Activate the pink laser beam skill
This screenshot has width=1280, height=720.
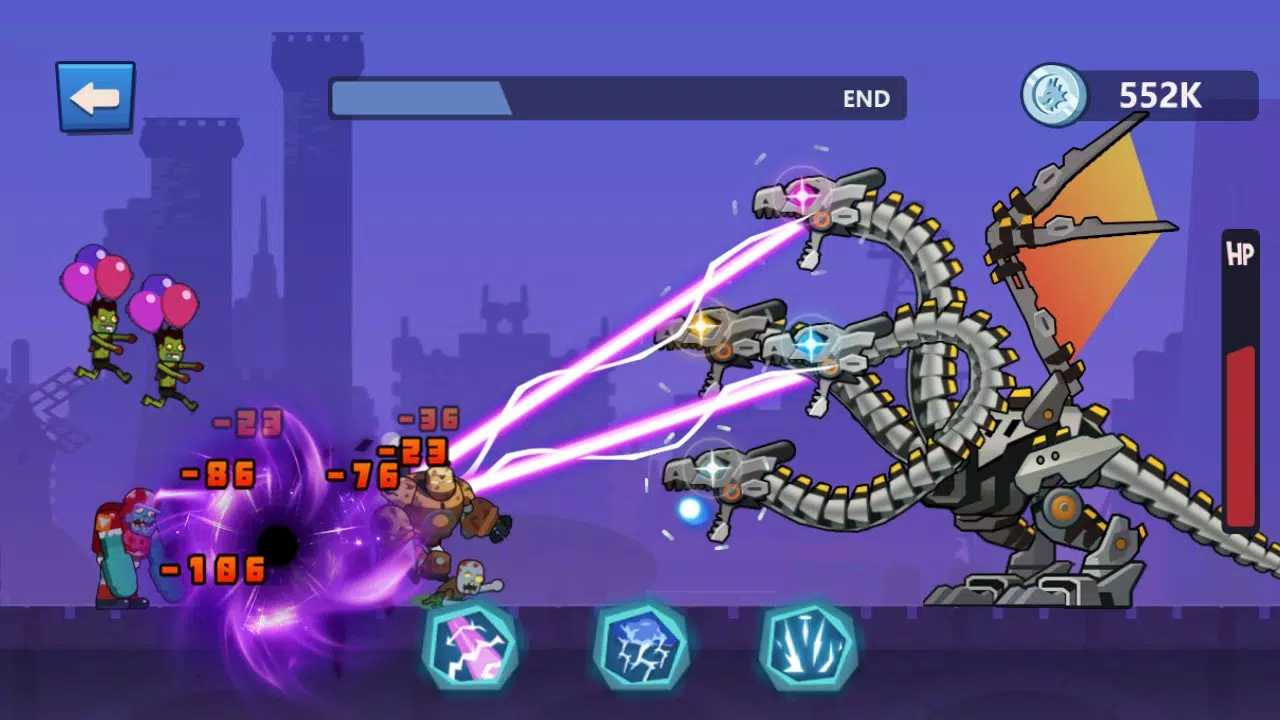(469, 645)
